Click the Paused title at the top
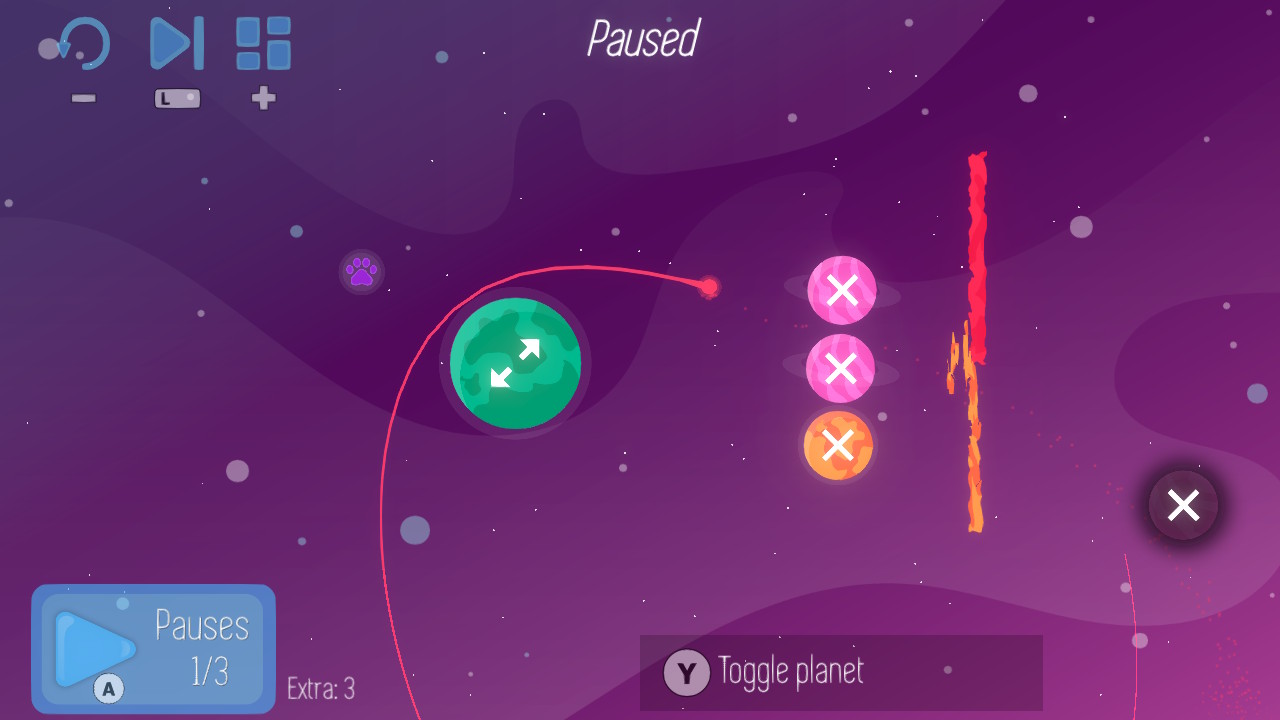1280x720 pixels. (x=642, y=40)
